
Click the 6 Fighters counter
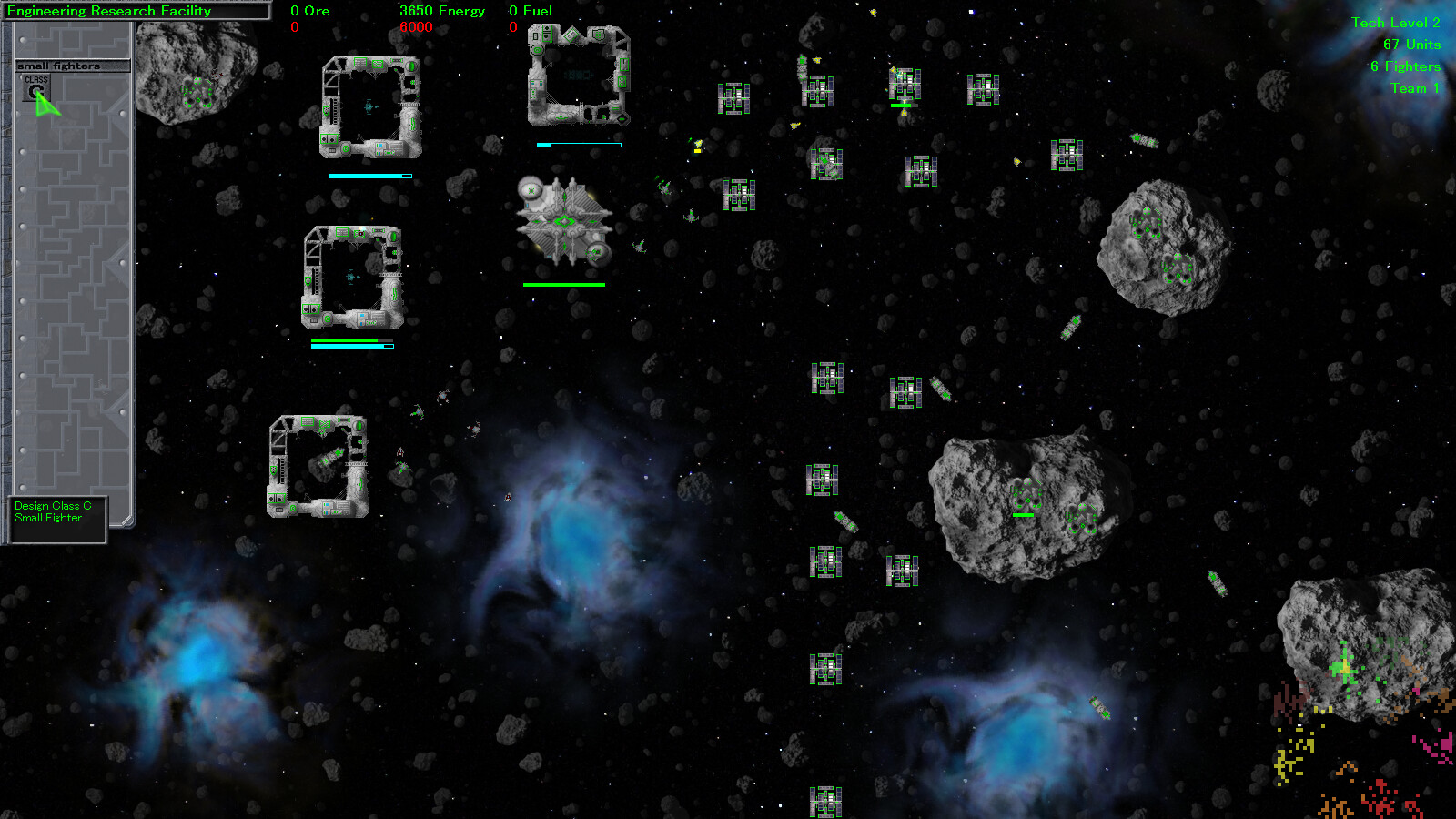click(1405, 66)
